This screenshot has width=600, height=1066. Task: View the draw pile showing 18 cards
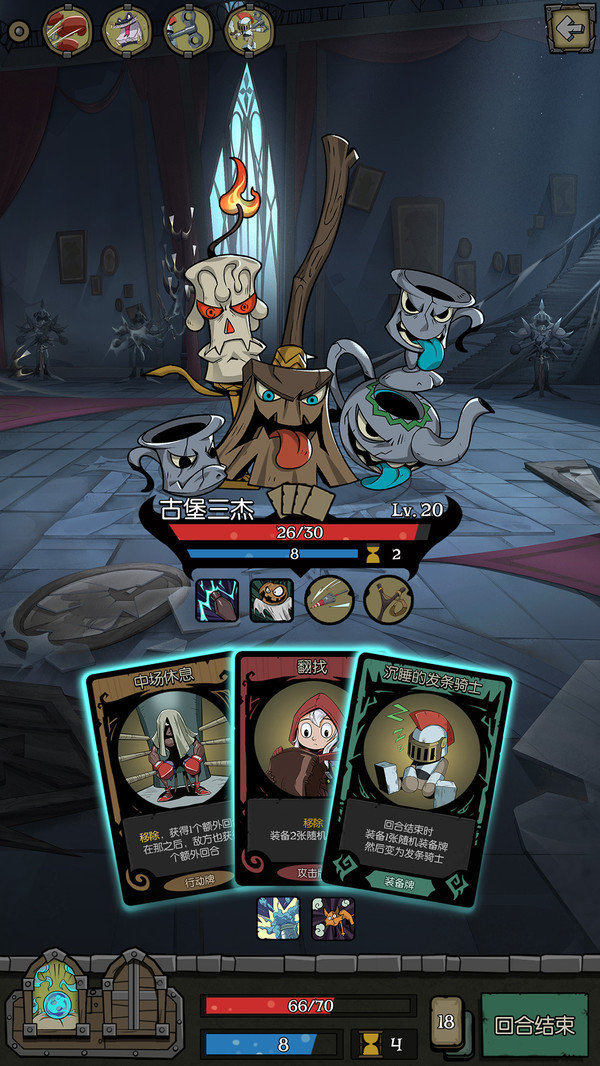[x=446, y=1024]
